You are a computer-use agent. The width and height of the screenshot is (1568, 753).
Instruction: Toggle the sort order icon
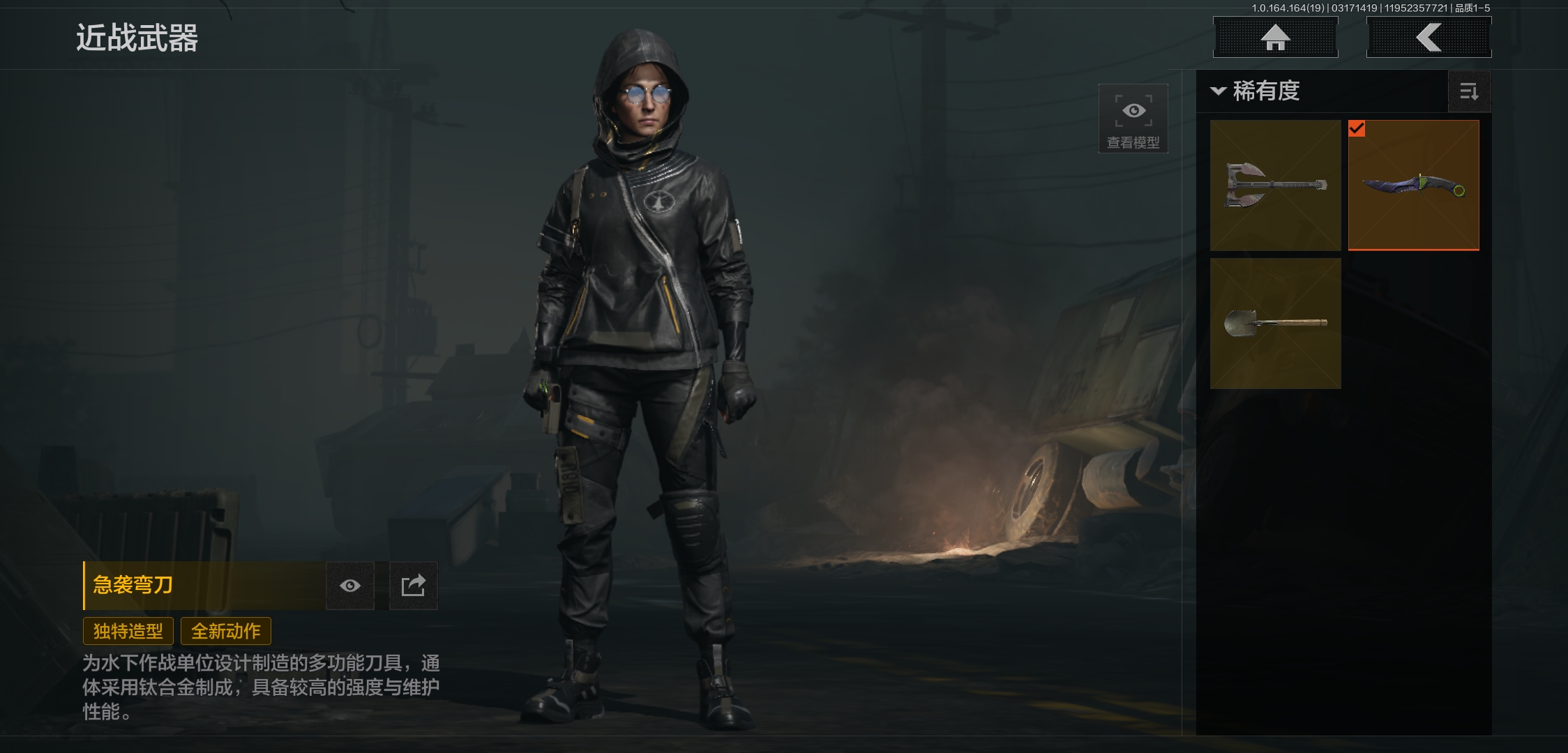click(x=1469, y=91)
